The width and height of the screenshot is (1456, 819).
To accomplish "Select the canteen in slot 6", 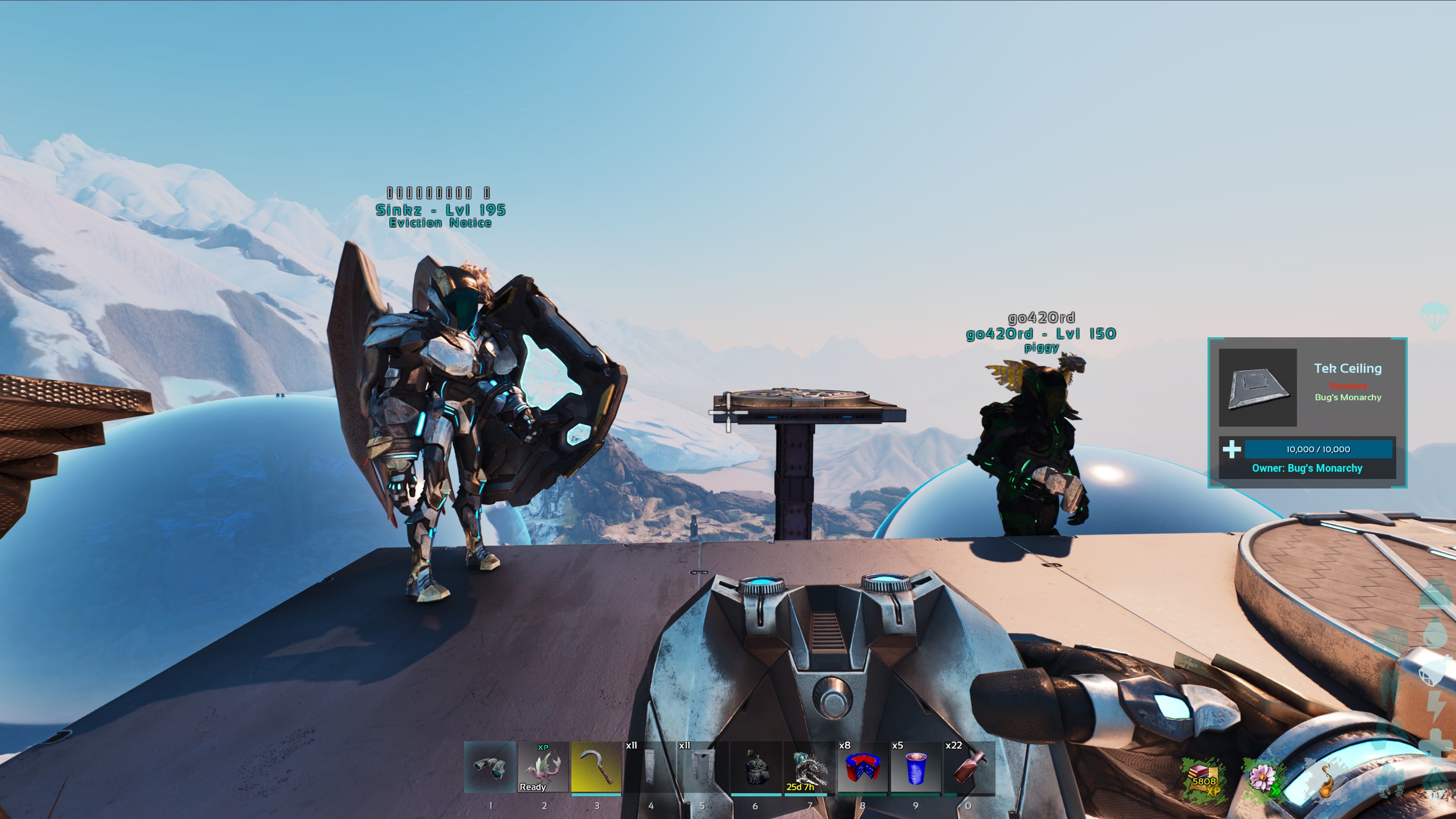I will tap(756, 767).
